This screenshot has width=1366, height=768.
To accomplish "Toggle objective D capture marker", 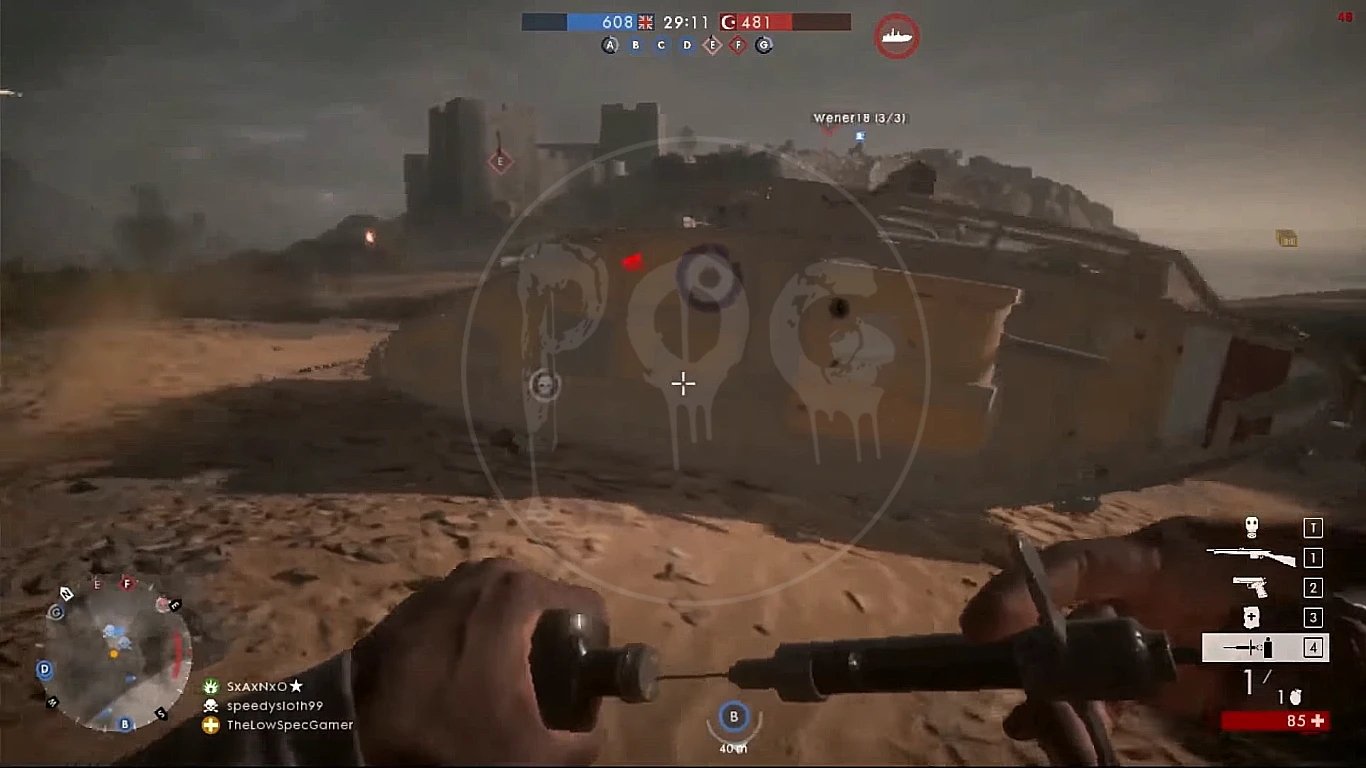I will coord(686,45).
